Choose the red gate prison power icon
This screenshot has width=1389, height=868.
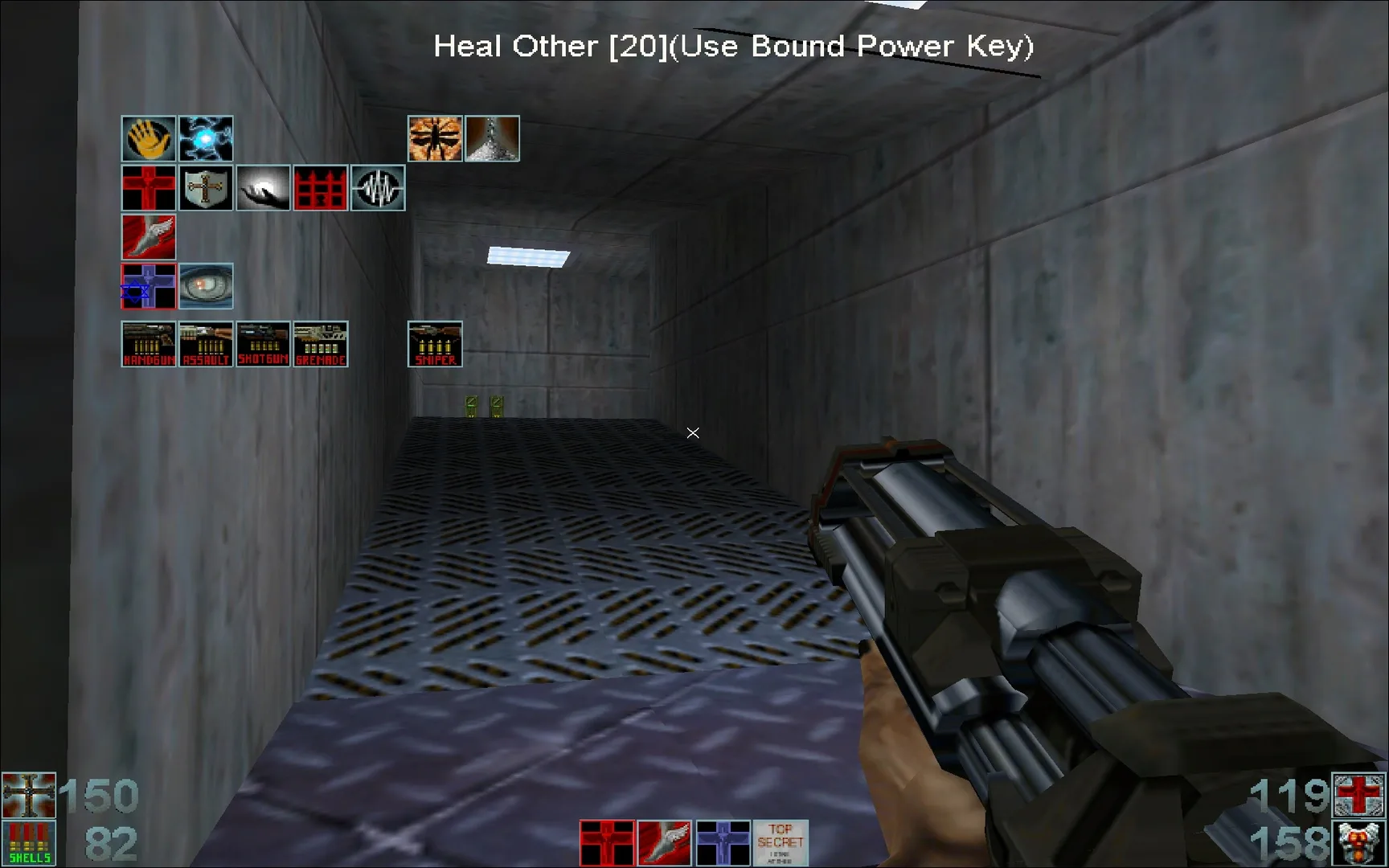pos(321,187)
